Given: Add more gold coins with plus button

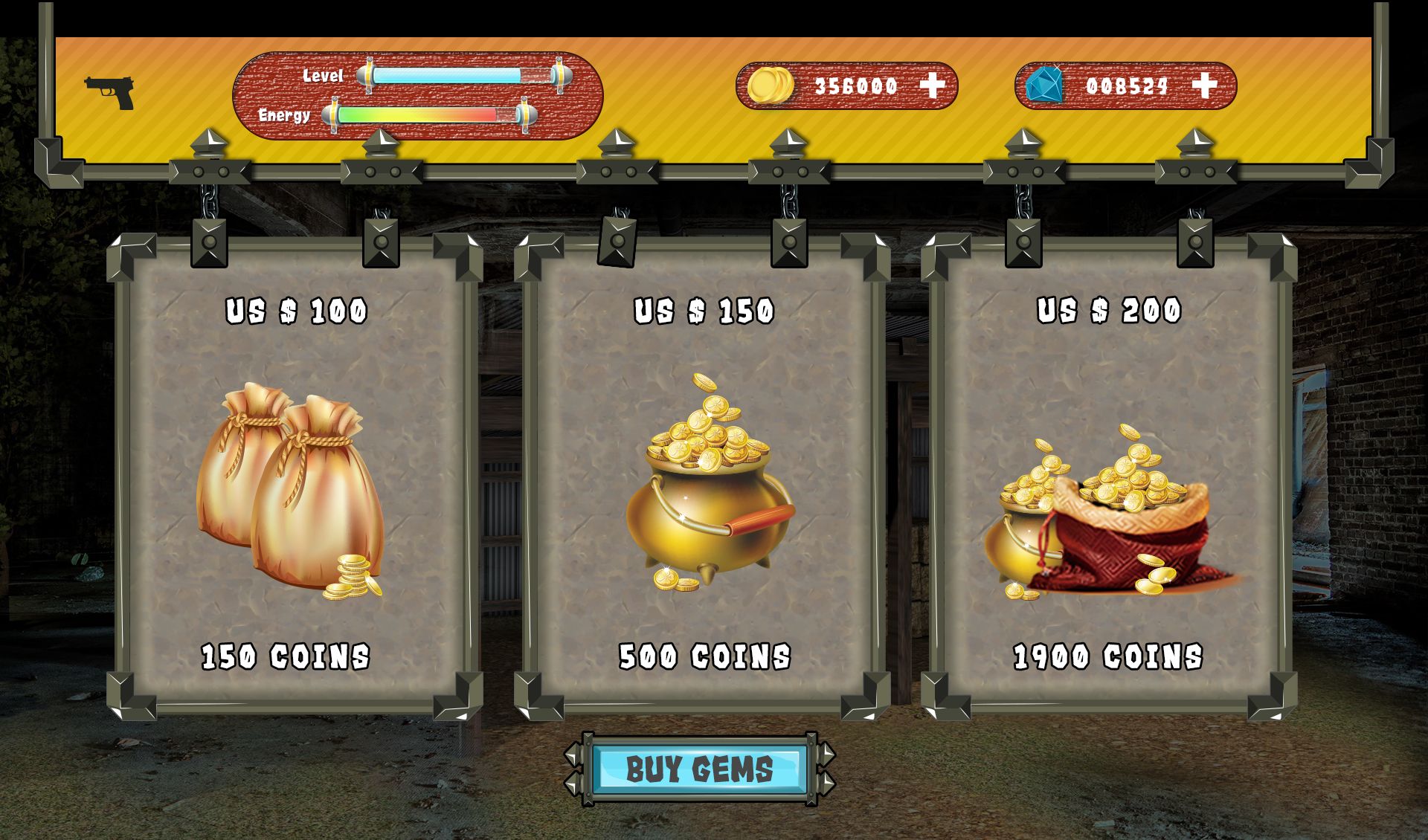Looking at the screenshot, I should point(933,85).
